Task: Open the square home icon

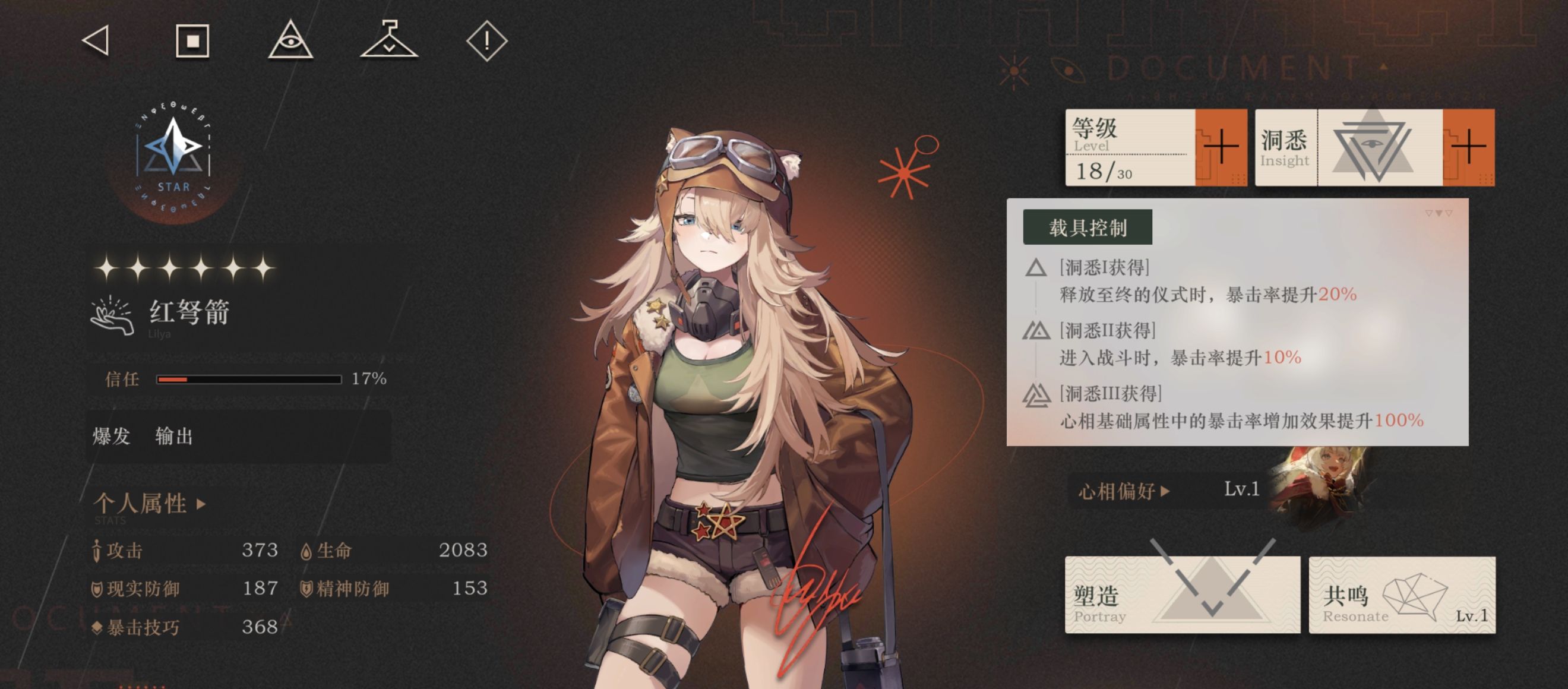Action: pos(192,42)
